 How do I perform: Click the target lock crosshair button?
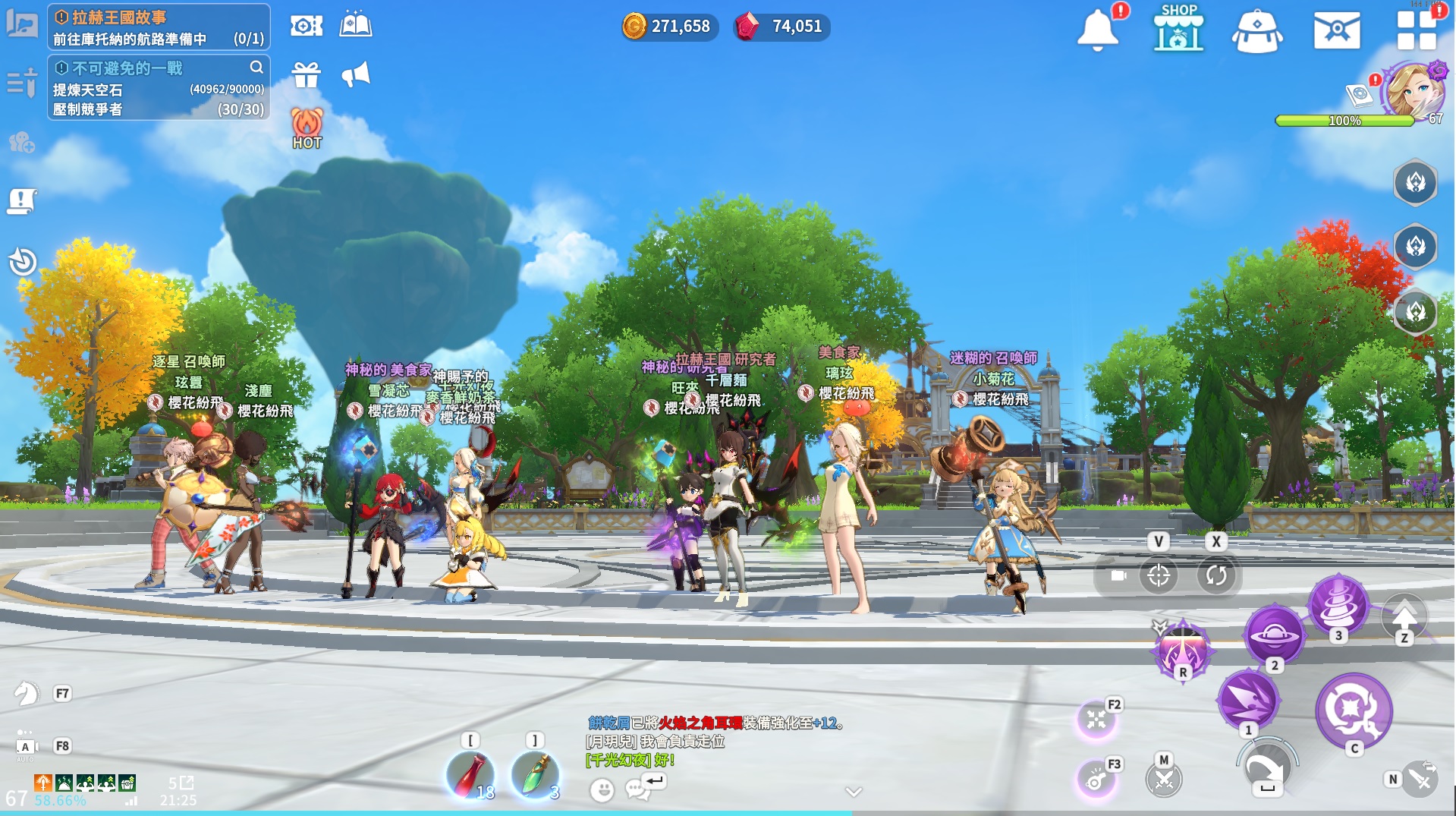1158,575
